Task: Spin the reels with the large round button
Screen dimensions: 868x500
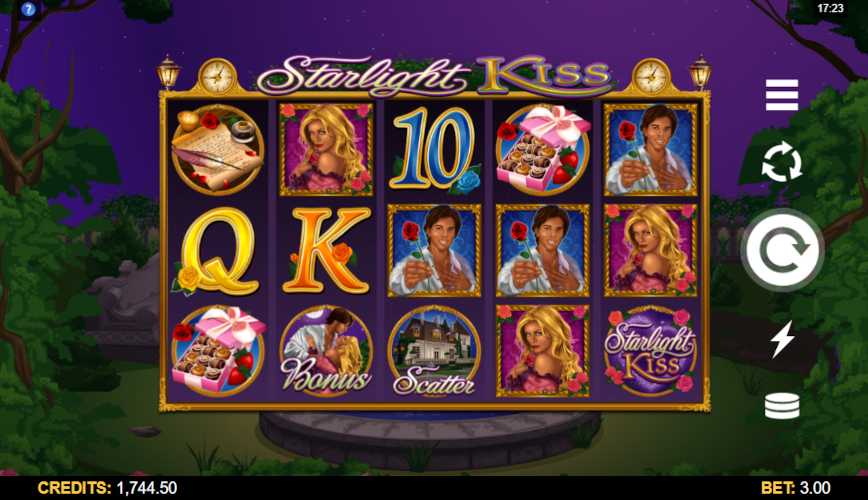Action: click(x=782, y=251)
